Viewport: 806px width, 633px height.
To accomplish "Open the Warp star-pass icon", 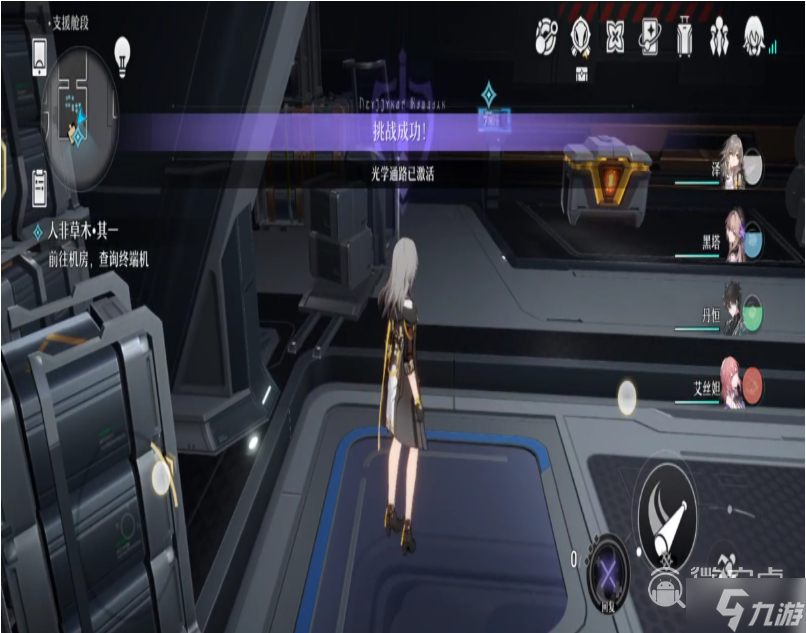I will point(650,38).
